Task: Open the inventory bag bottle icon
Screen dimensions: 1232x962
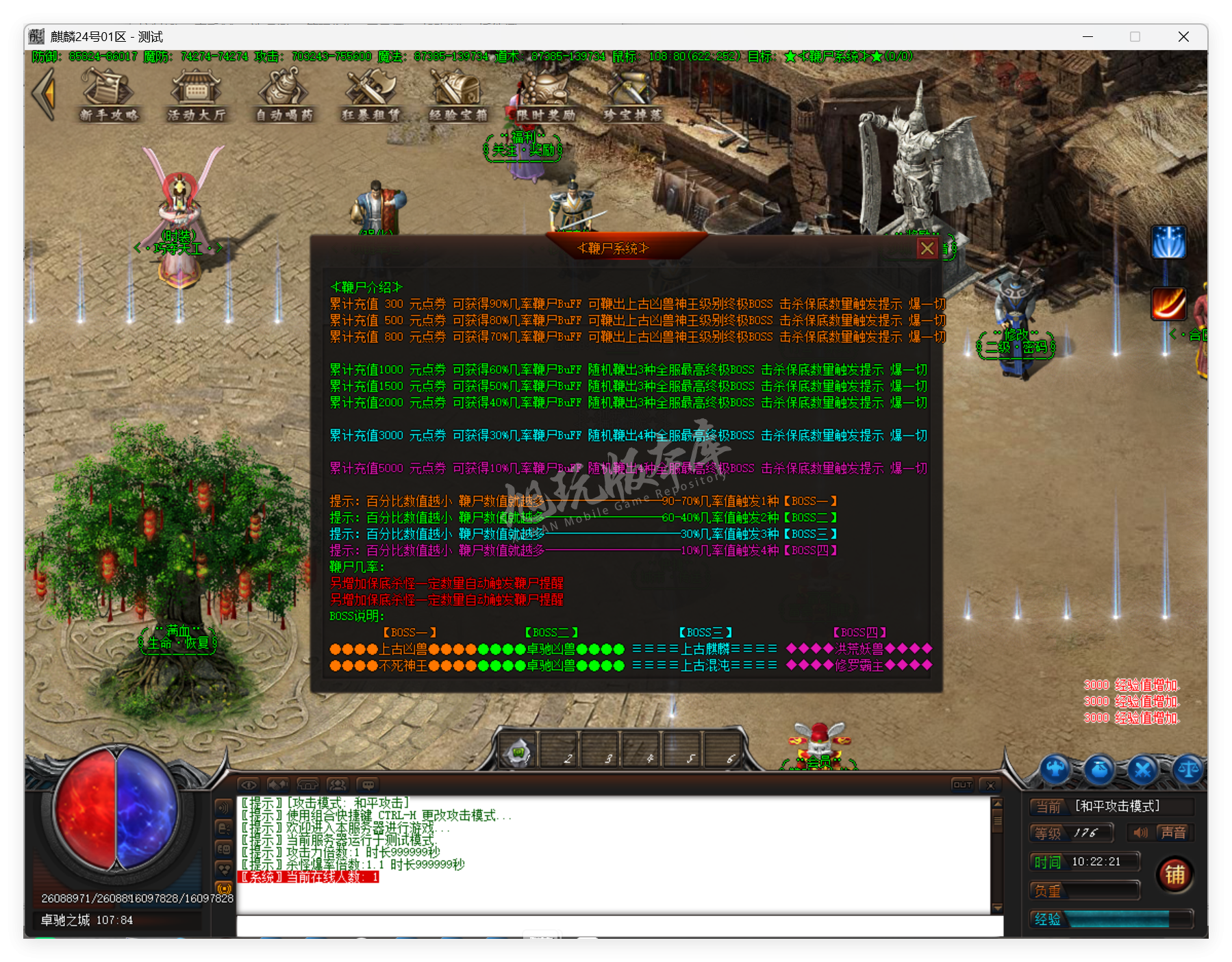Action: (x=1100, y=770)
